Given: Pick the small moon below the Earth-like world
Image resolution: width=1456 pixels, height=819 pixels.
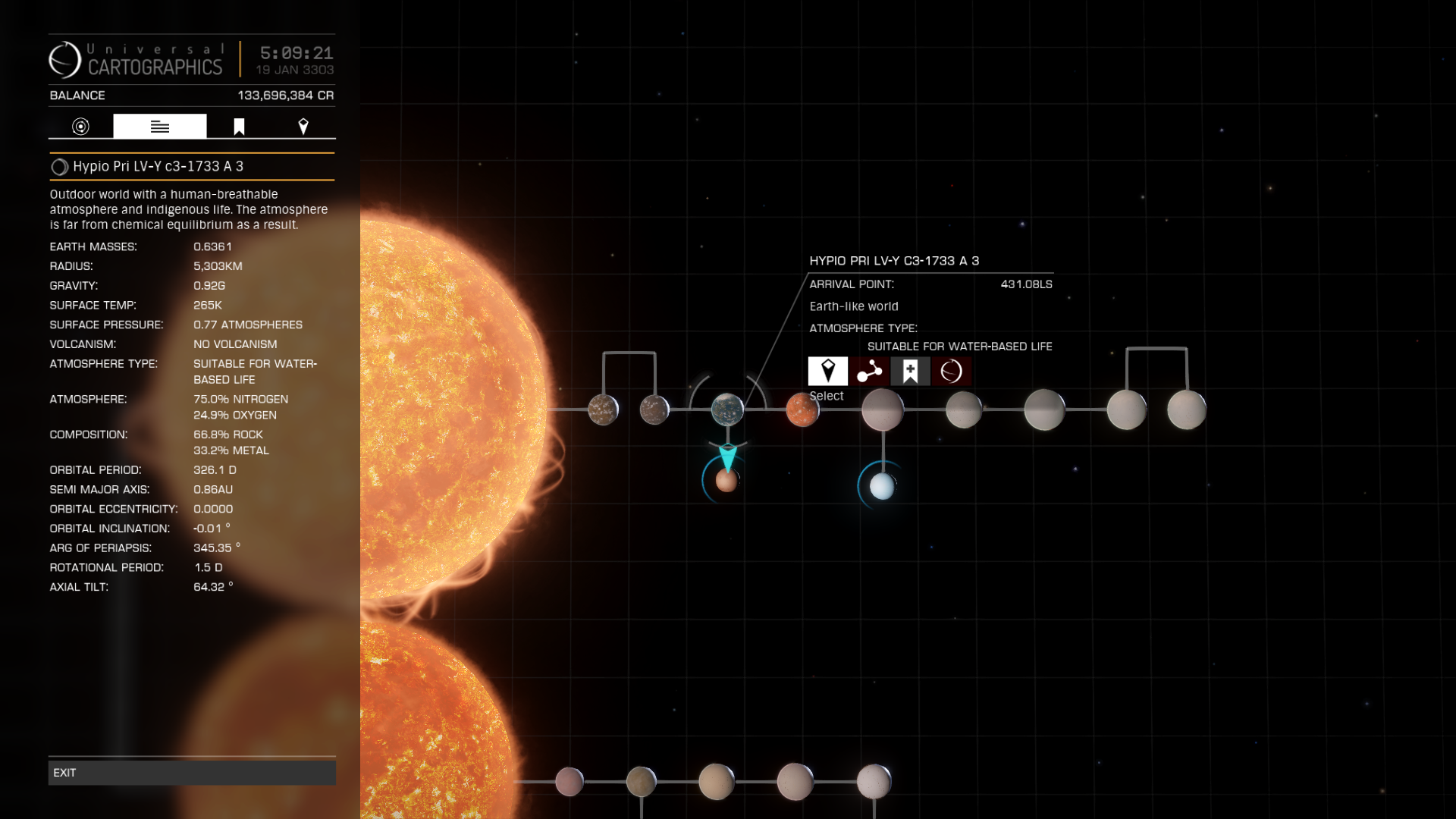Looking at the screenshot, I should tap(726, 481).
